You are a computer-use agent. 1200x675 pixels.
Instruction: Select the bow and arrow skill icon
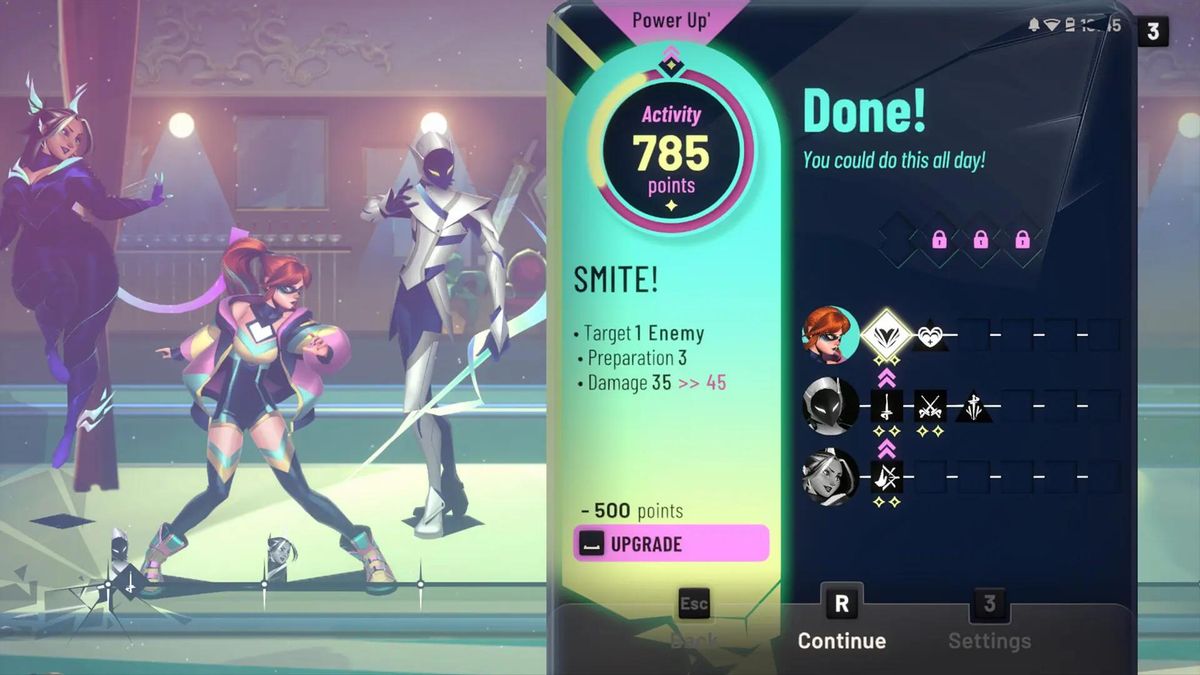point(886,476)
